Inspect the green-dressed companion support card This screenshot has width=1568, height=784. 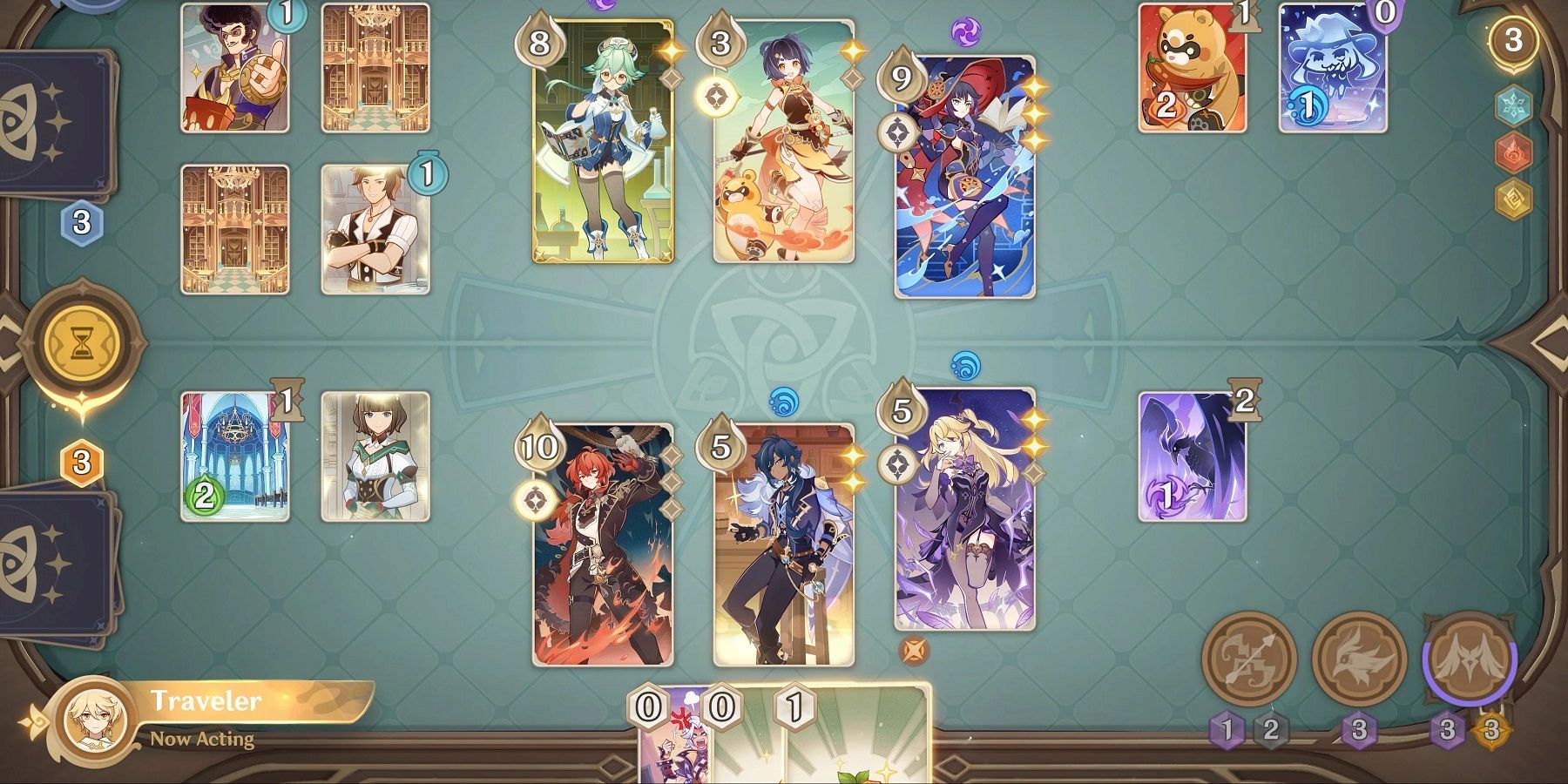point(375,457)
